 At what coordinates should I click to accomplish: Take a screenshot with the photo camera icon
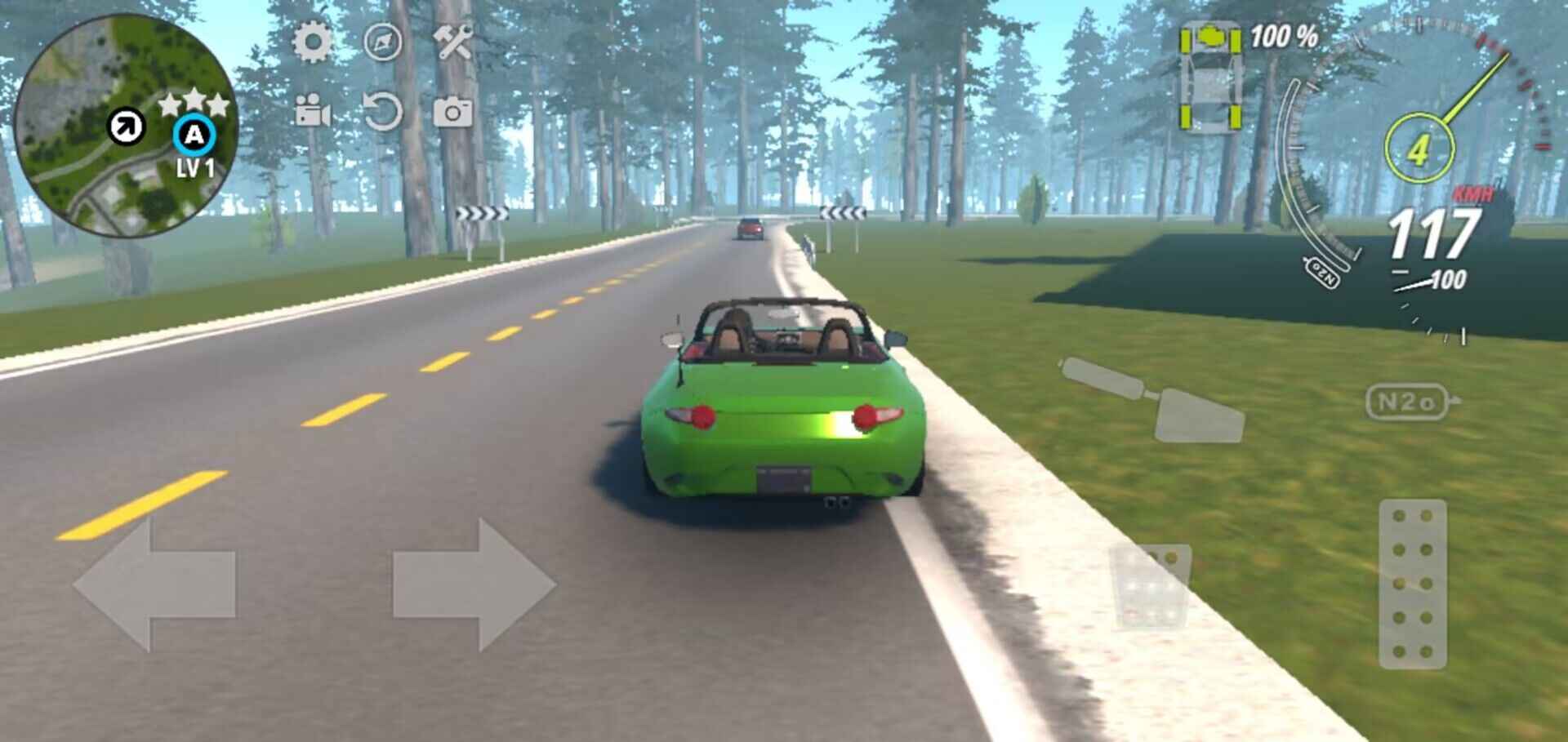[455, 112]
